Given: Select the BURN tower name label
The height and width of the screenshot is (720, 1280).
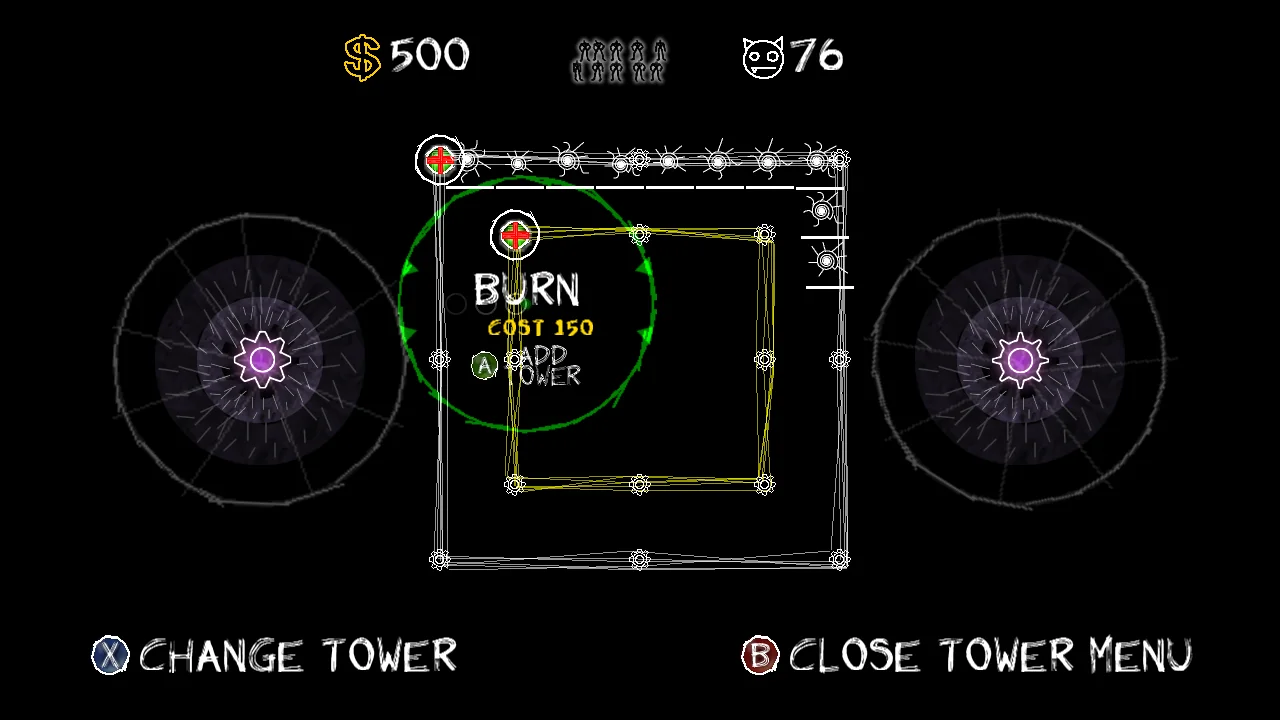Looking at the screenshot, I should pyautogui.click(x=527, y=289).
